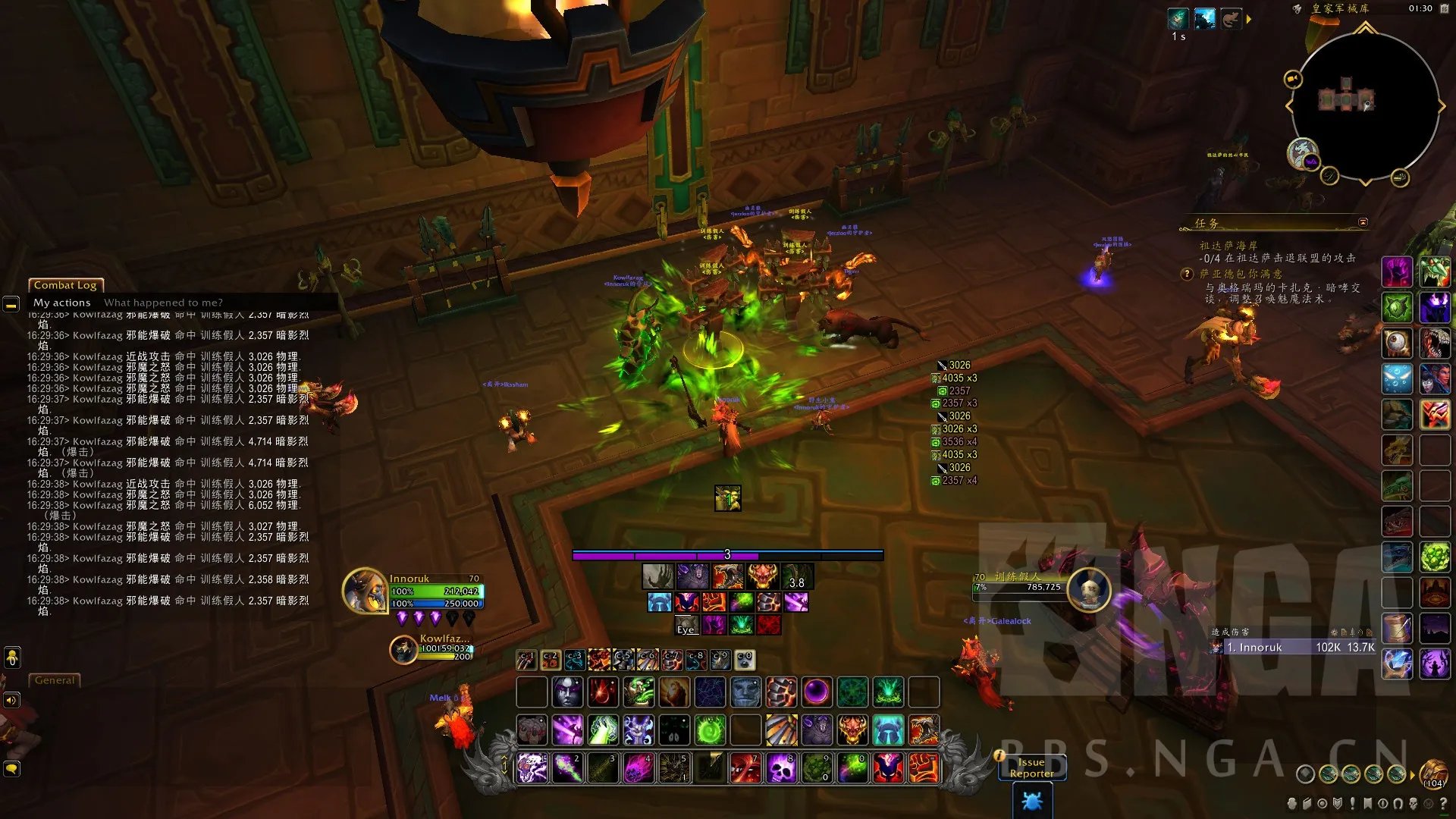Cast the purple skull ability in slot 8
The image size is (1456, 819).
coord(781,768)
